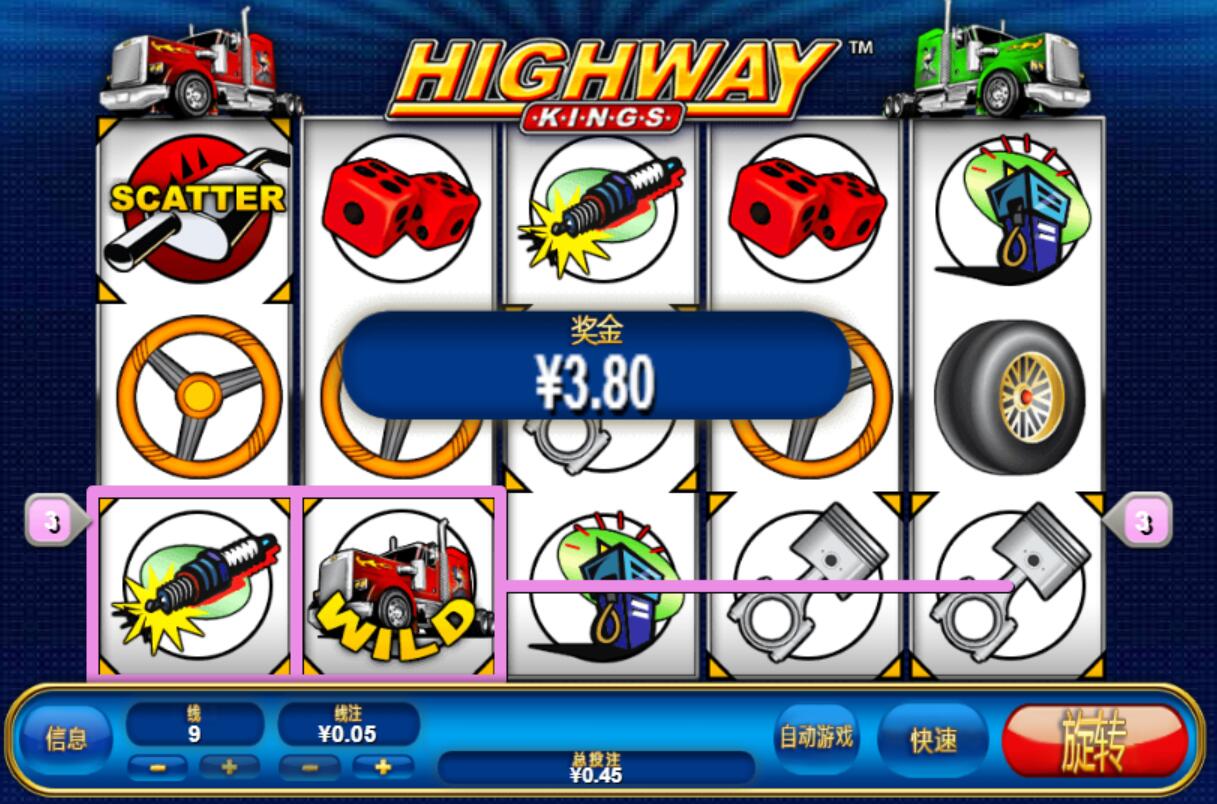The image size is (1217, 804).
Task: Toggle 快速 fast mode
Action: pyautogui.click(x=934, y=740)
